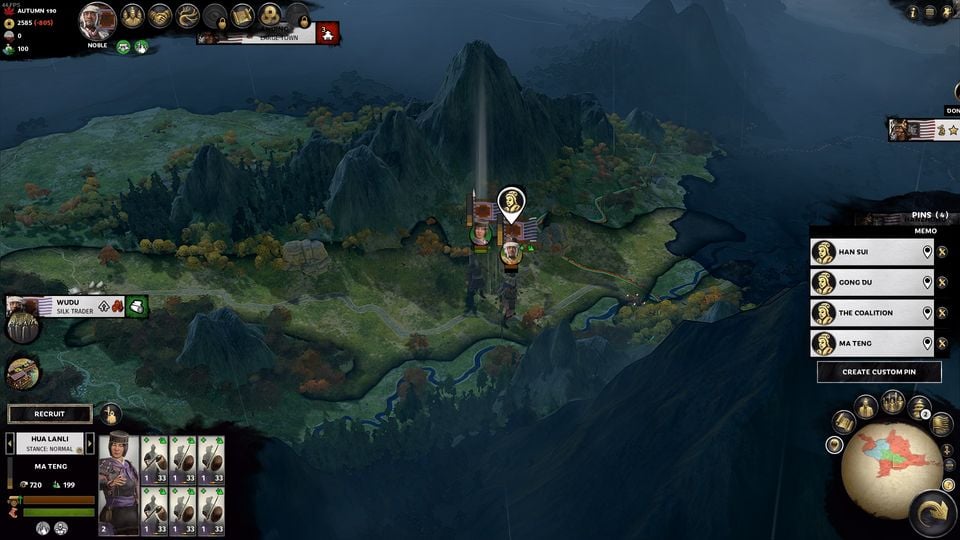
Task: Open the diplomacy handshake menu
Action: [160, 16]
